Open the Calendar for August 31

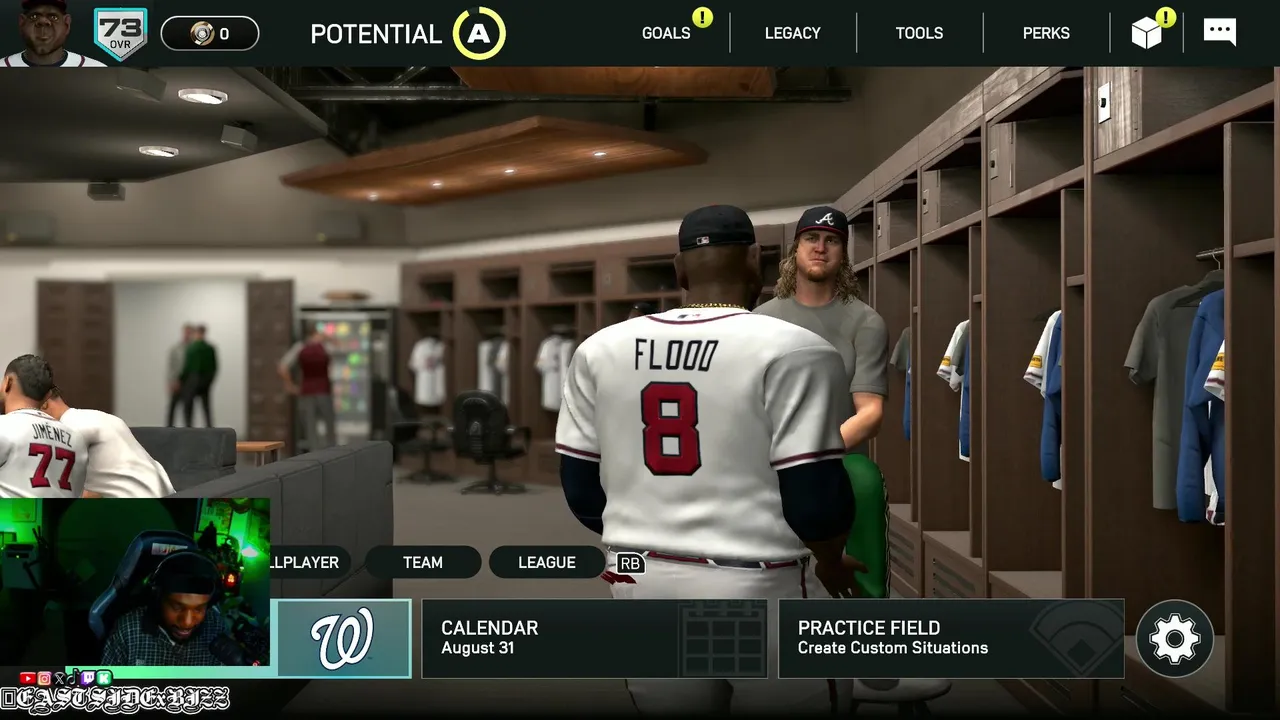coord(594,638)
